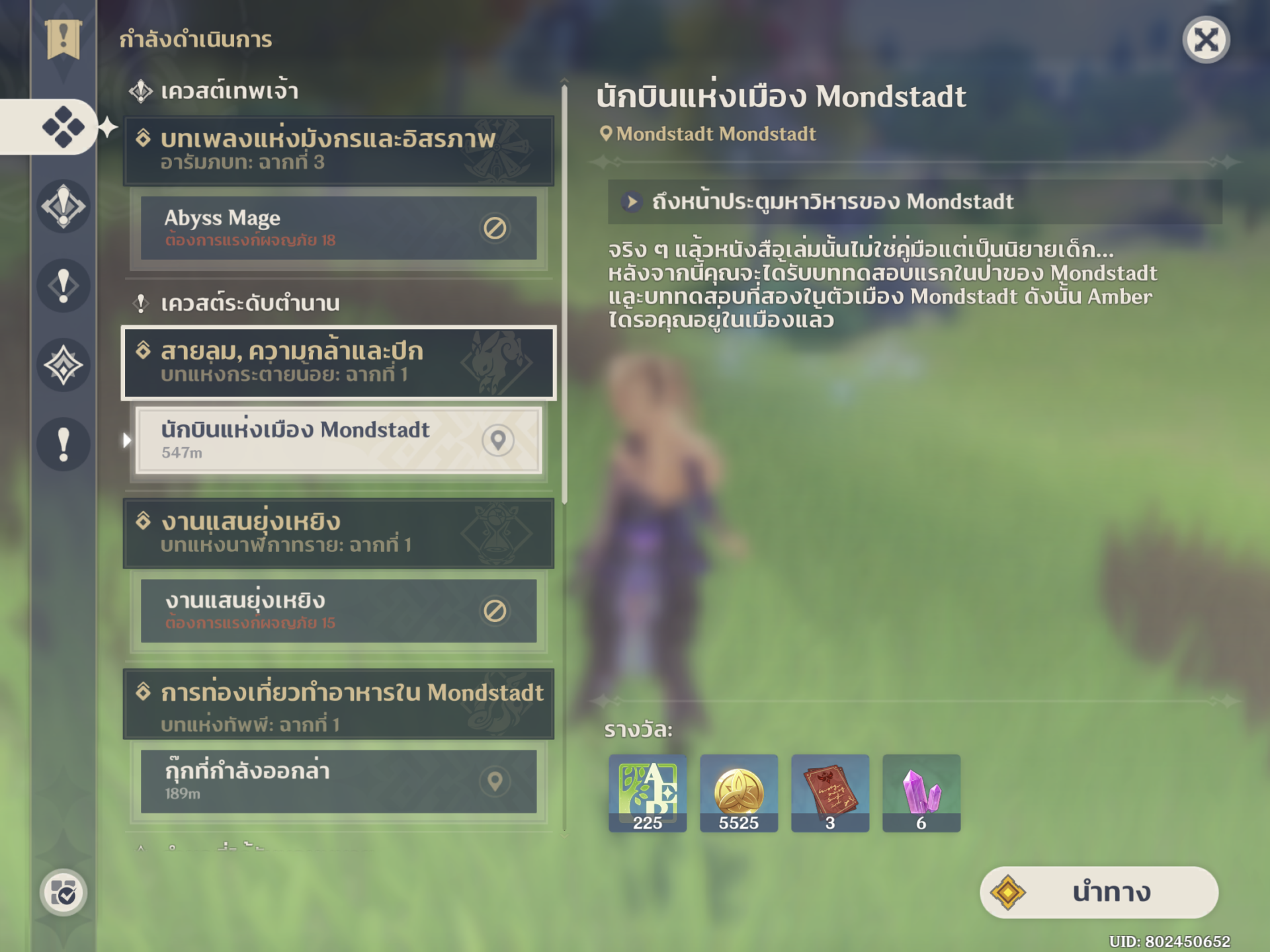Screen dimensions: 1270x952
Task: Inspect the Adventure EXP reward of 225
Action: tap(648, 793)
